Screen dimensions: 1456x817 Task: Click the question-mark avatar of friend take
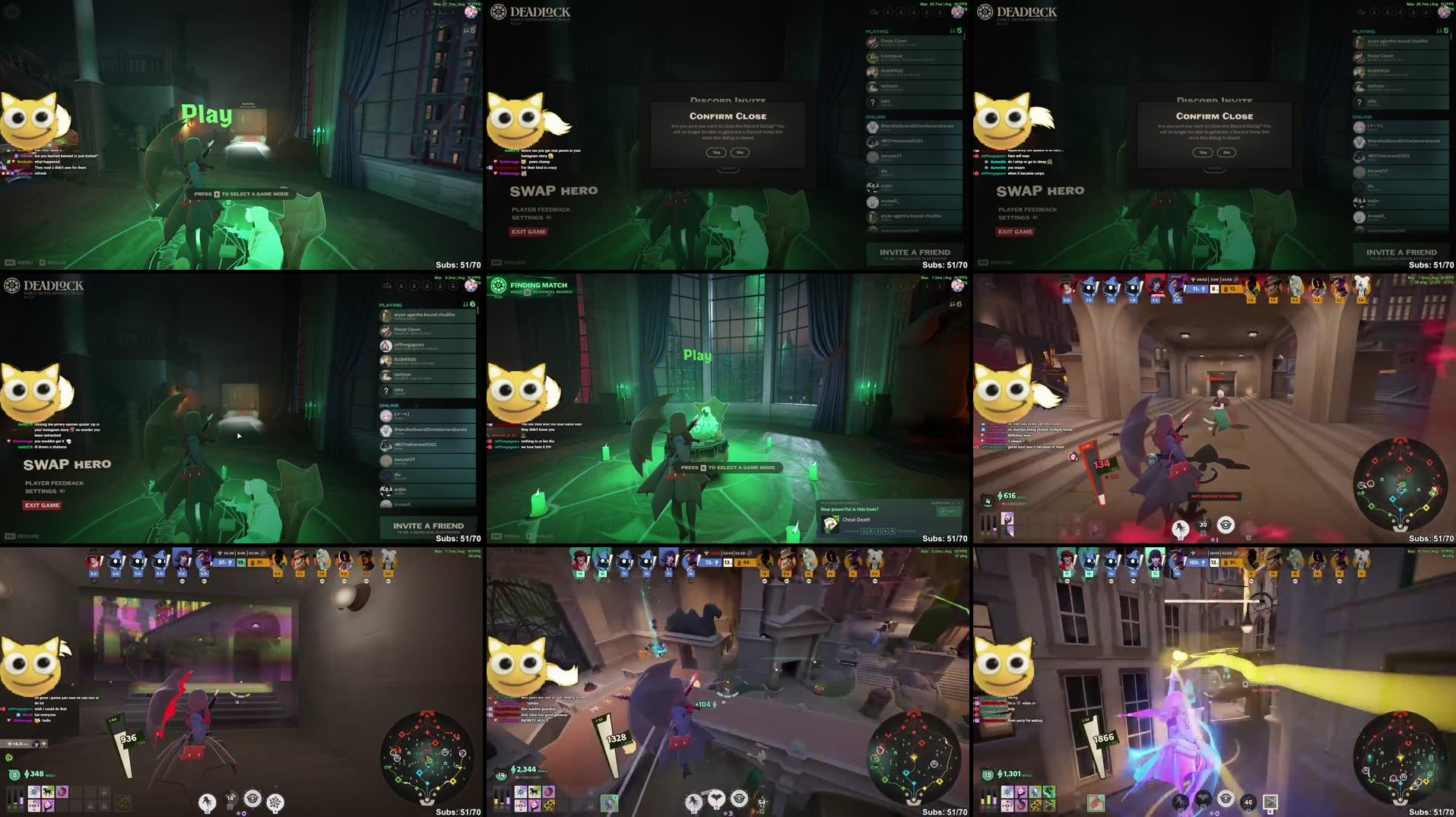pyautogui.click(x=386, y=391)
